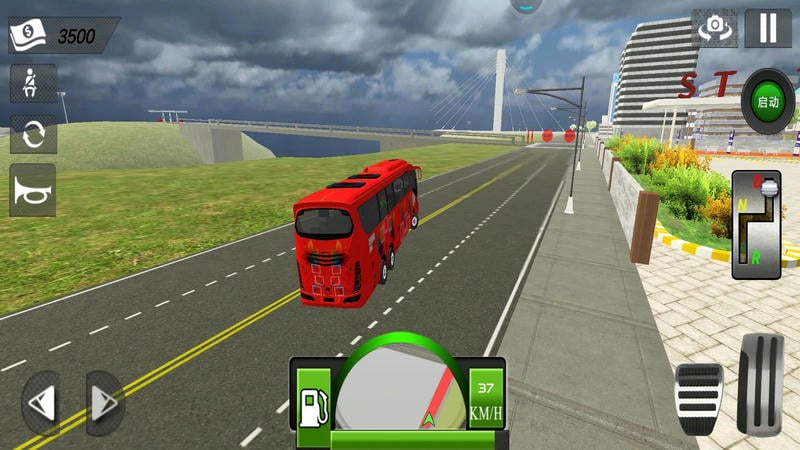Steer right with the right arrow
This screenshot has width=800, height=450.
[104, 404]
